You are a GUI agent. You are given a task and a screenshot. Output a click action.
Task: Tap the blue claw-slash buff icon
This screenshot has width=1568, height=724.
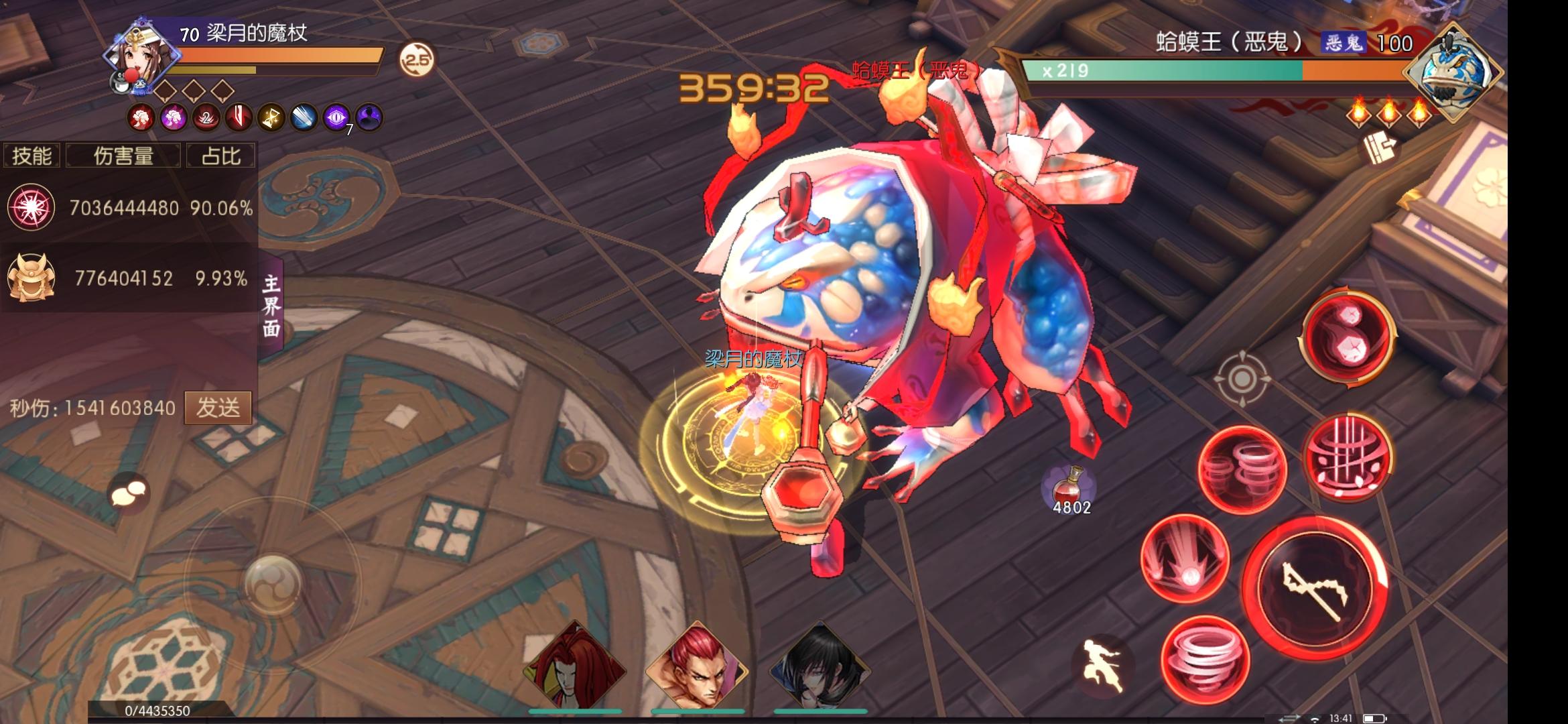(x=306, y=119)
